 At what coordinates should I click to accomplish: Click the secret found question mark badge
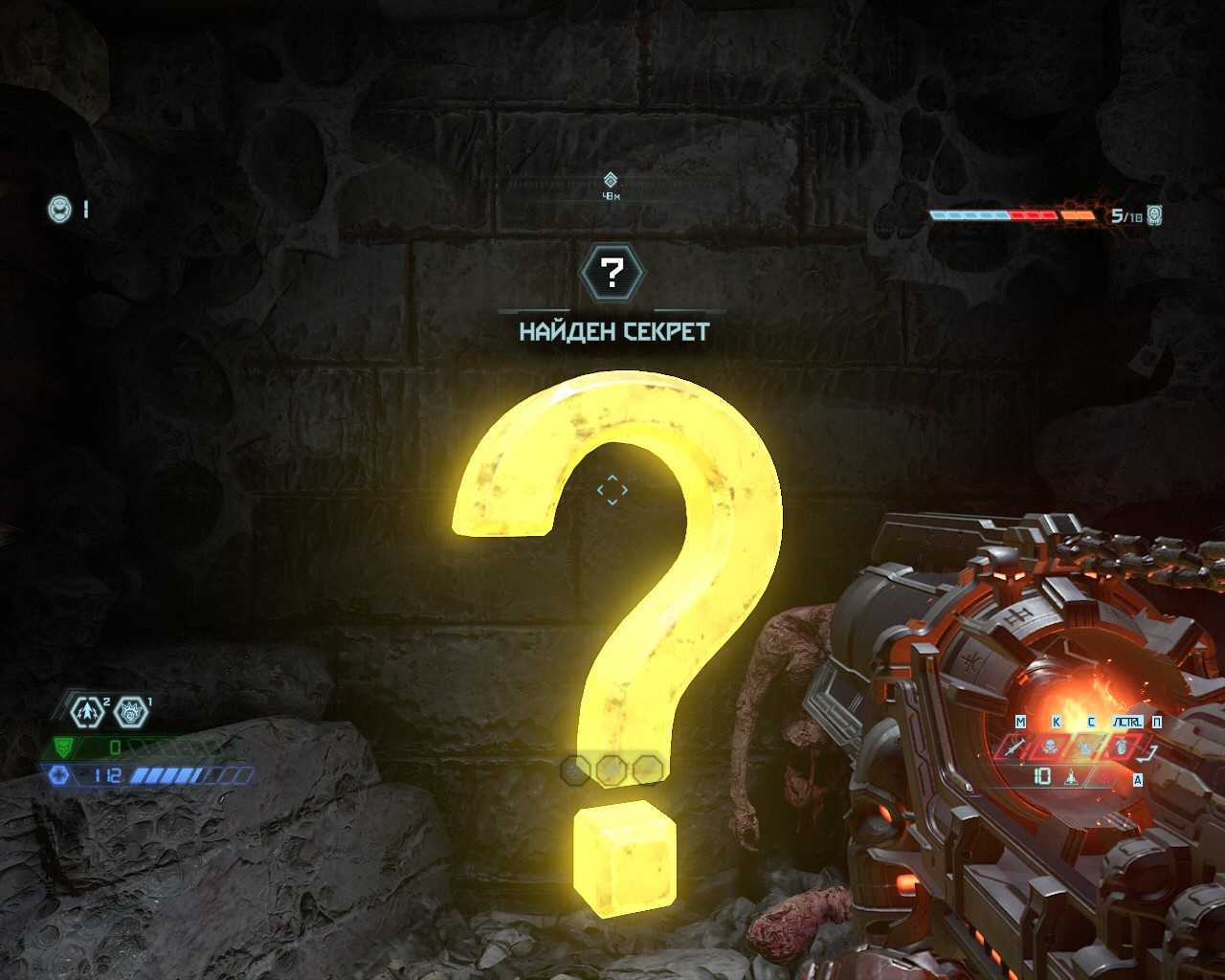coord(612,274)
